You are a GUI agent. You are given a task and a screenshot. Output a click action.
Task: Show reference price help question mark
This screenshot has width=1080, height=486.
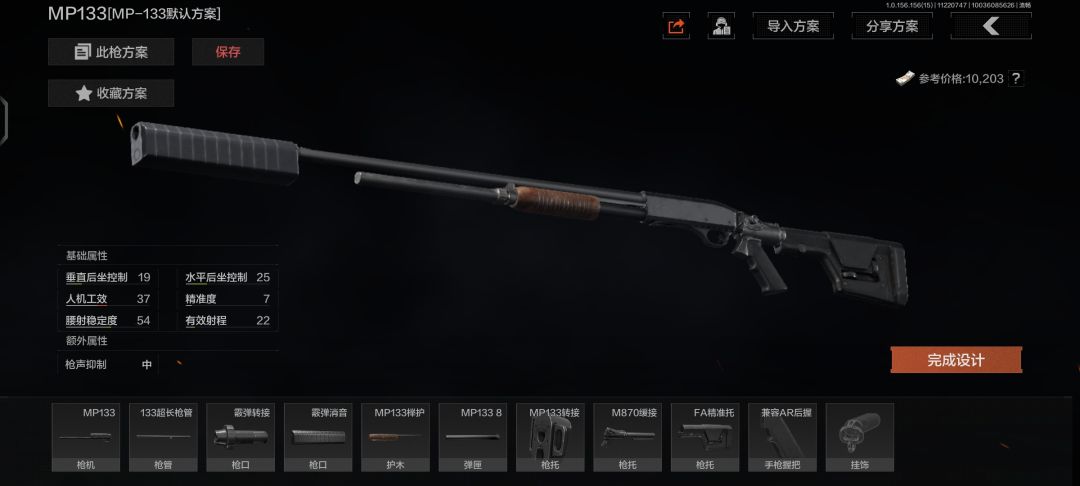coord(1016,78)
